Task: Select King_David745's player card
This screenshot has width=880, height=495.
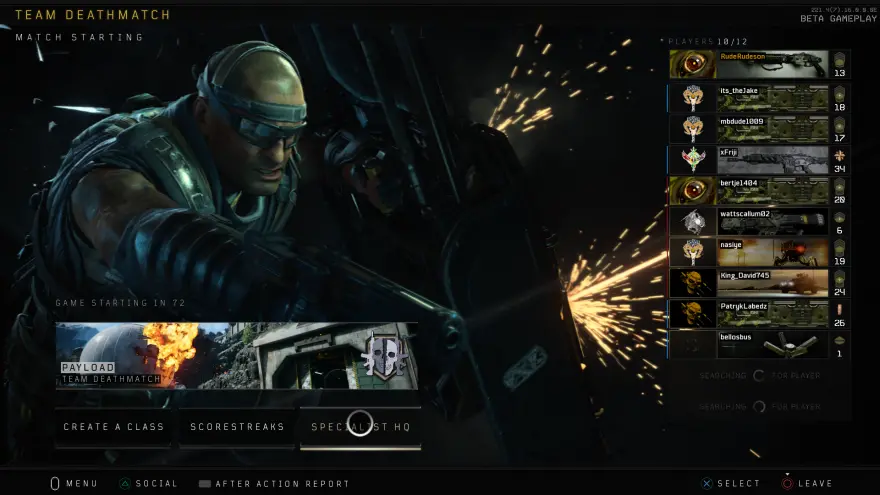Action: pyautogui.click(x=759, y=283)
